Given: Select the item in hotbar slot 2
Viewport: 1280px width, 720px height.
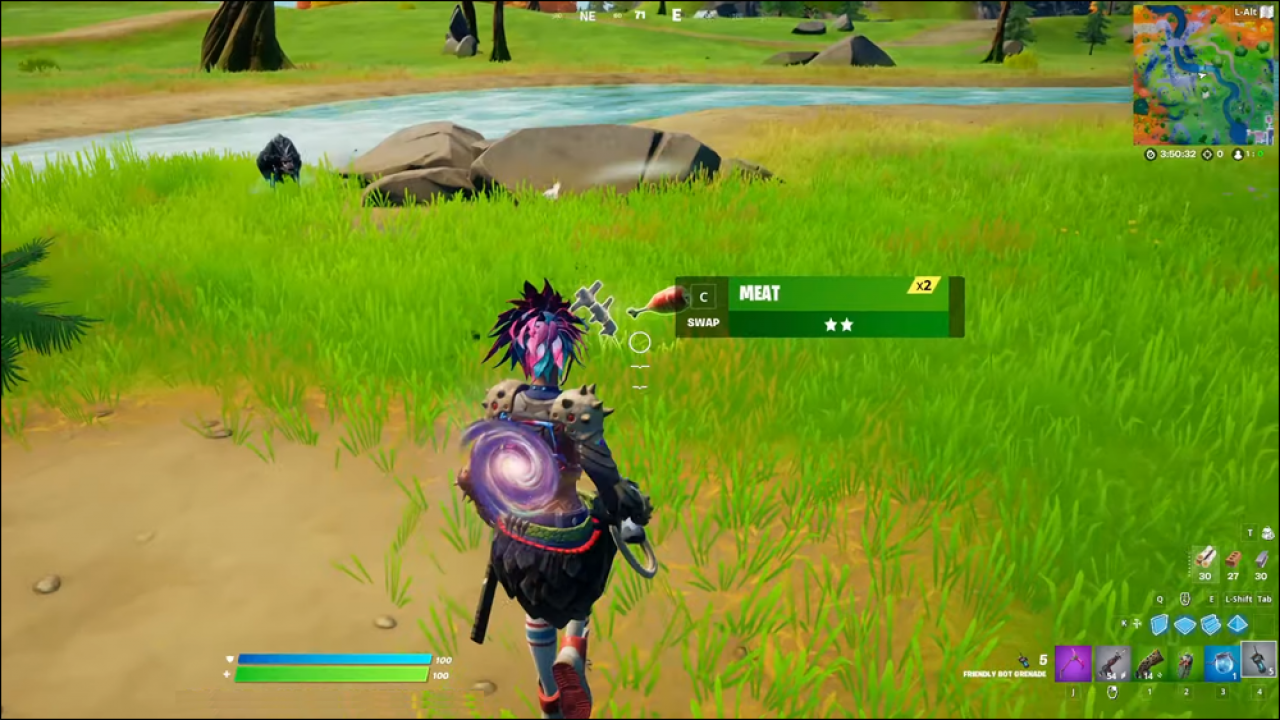Looking at the screenshot, I should click(x=1186, y=663).
